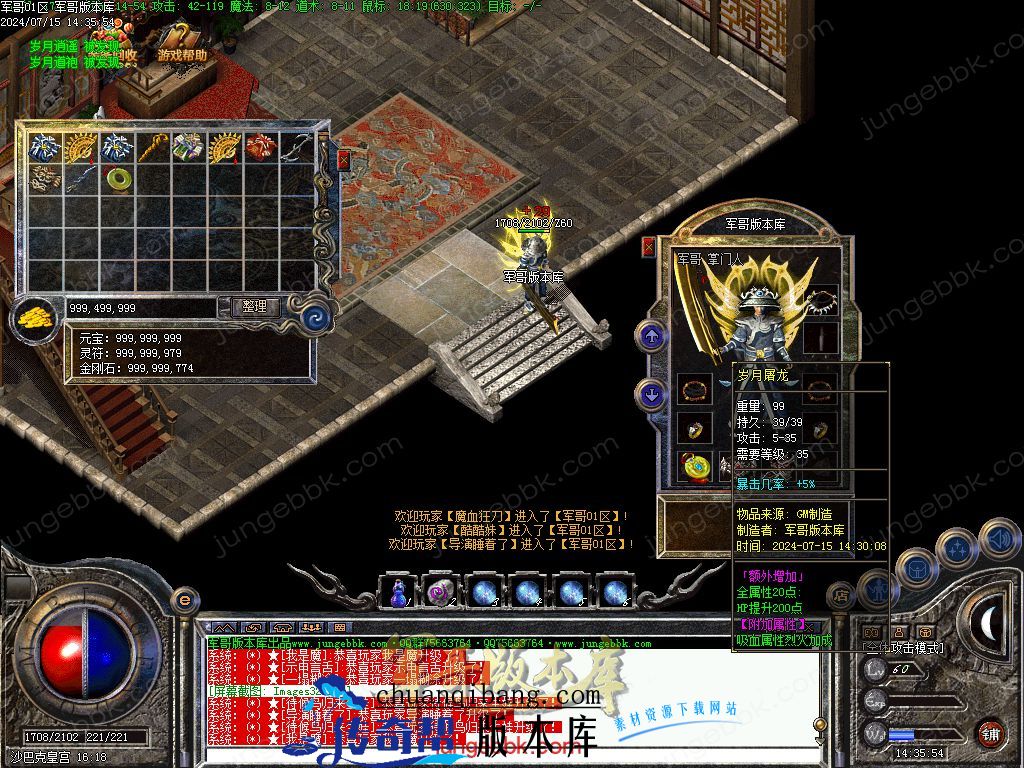Click the down arrow on the equipment panel
The image size is (1024, 768).
pyautogui.click(x=652, y=395)
